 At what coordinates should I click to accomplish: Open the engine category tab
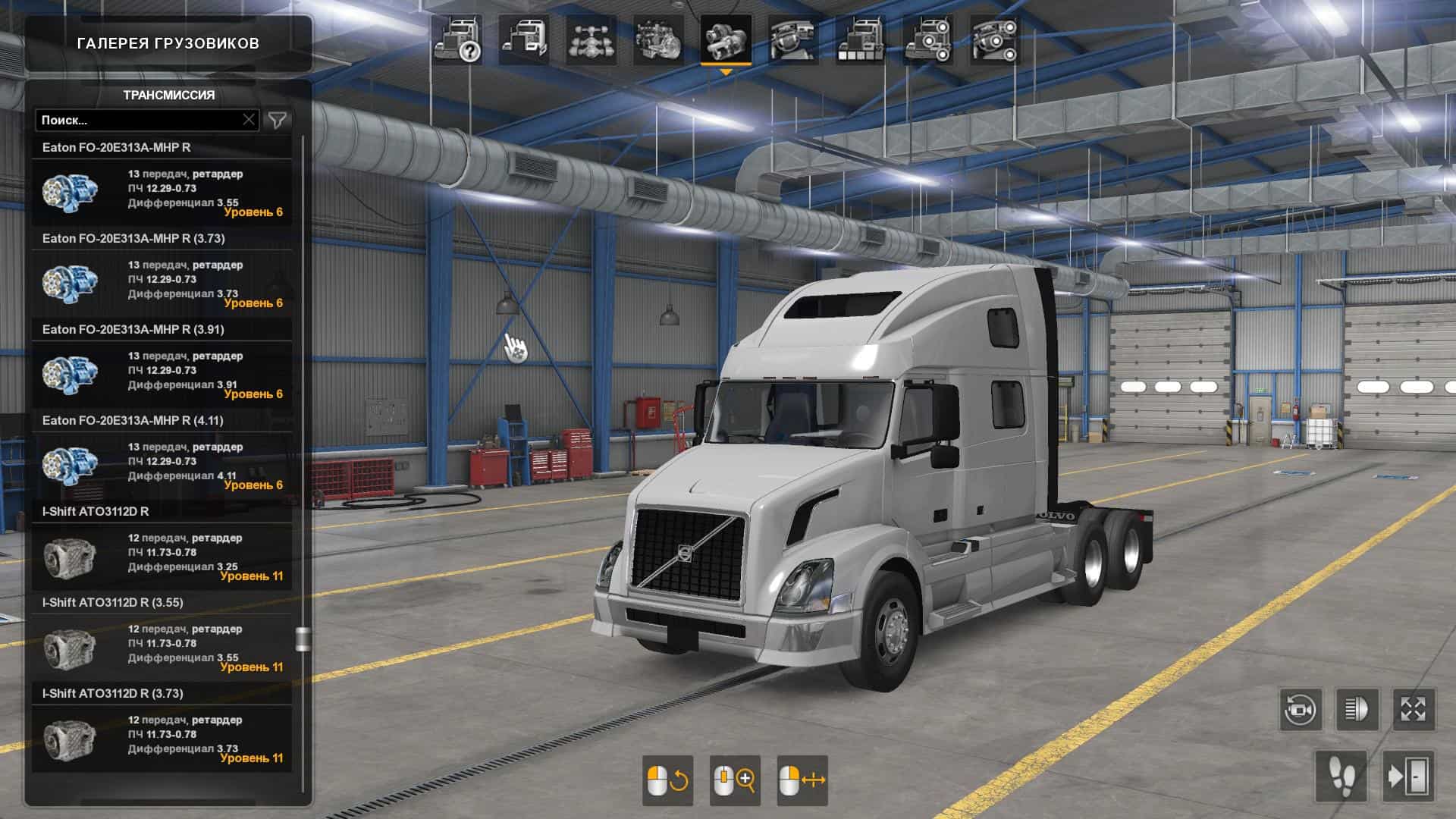[x=657, y=41]
